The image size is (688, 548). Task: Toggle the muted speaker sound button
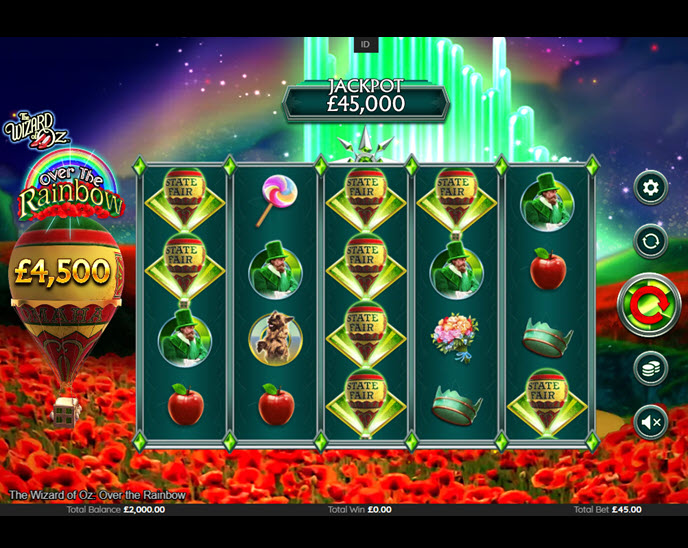[x=651, y=423]
